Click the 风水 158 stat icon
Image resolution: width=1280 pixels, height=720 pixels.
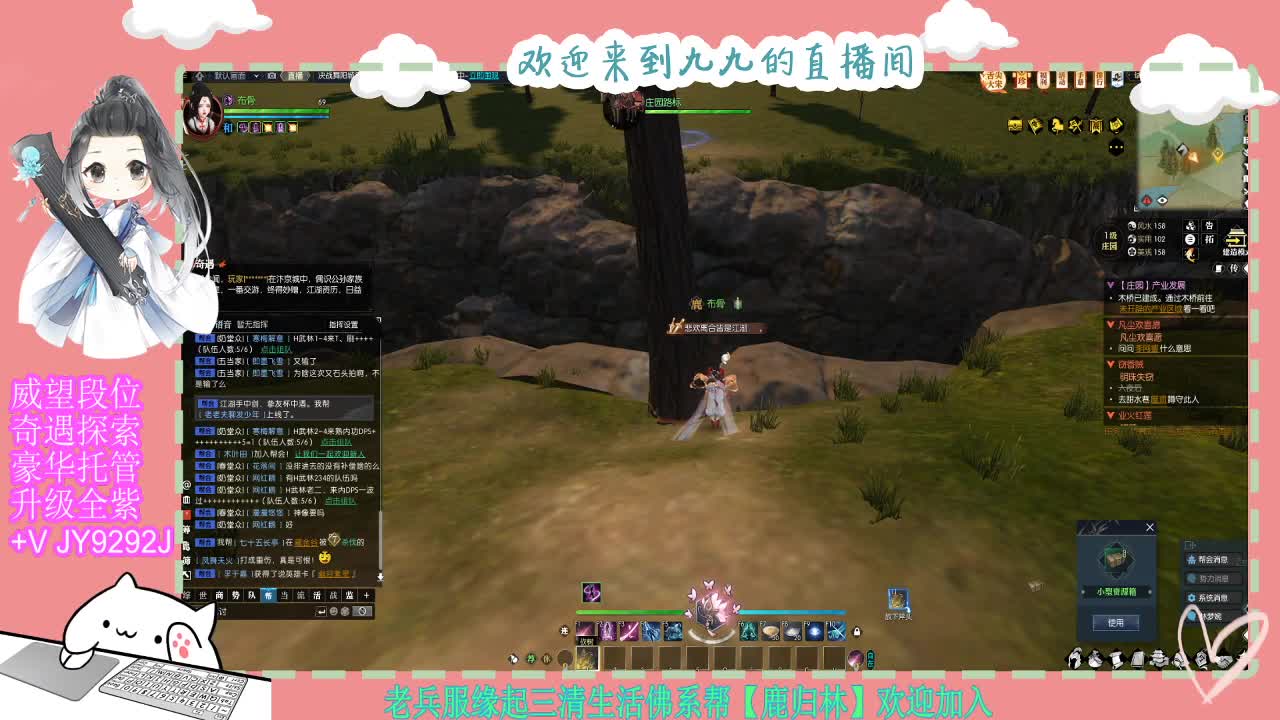coord(1132,226)
